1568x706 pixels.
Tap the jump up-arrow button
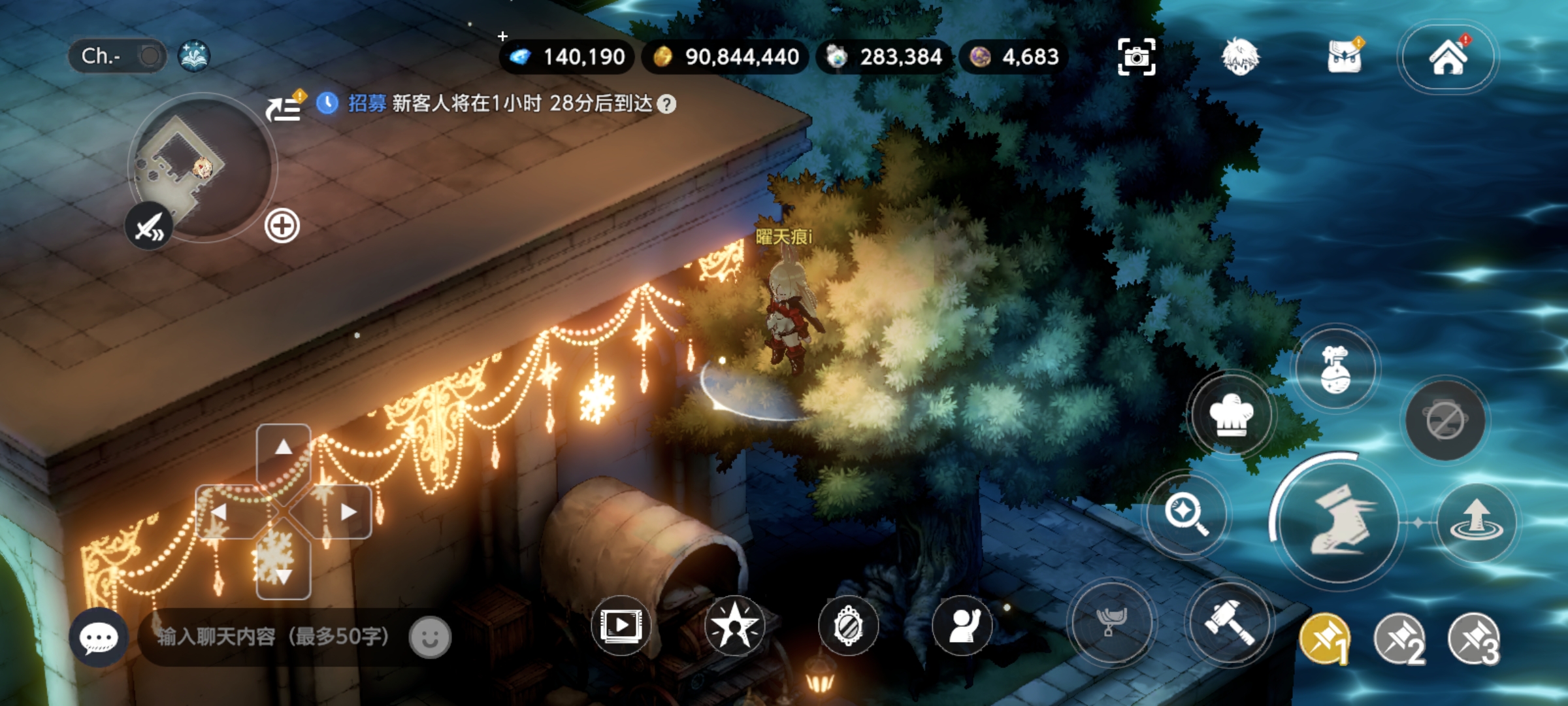click(x=1477, y=523)
